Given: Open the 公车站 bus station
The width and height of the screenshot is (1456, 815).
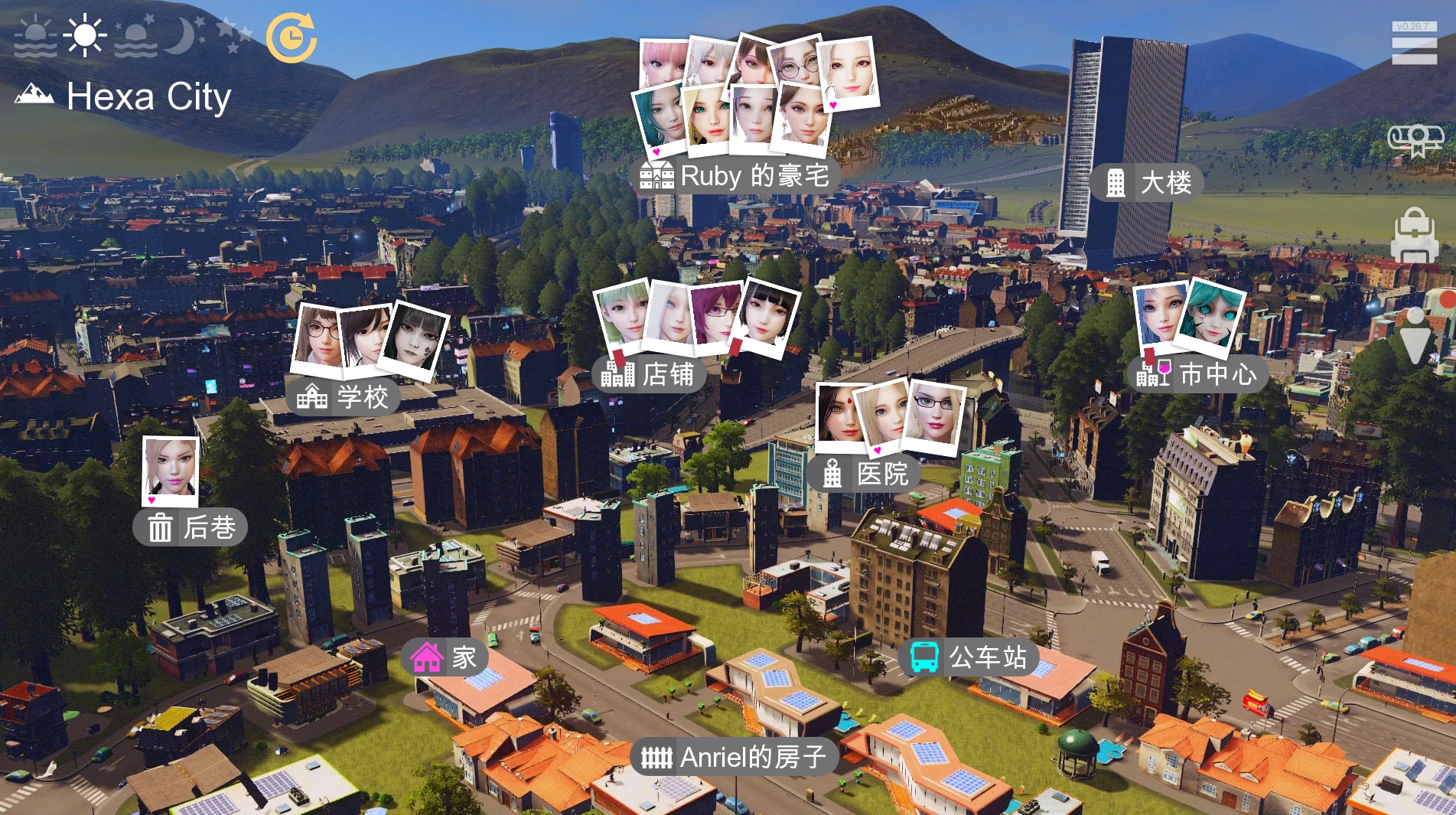Looking at the screenshot, I should point(969,657).
